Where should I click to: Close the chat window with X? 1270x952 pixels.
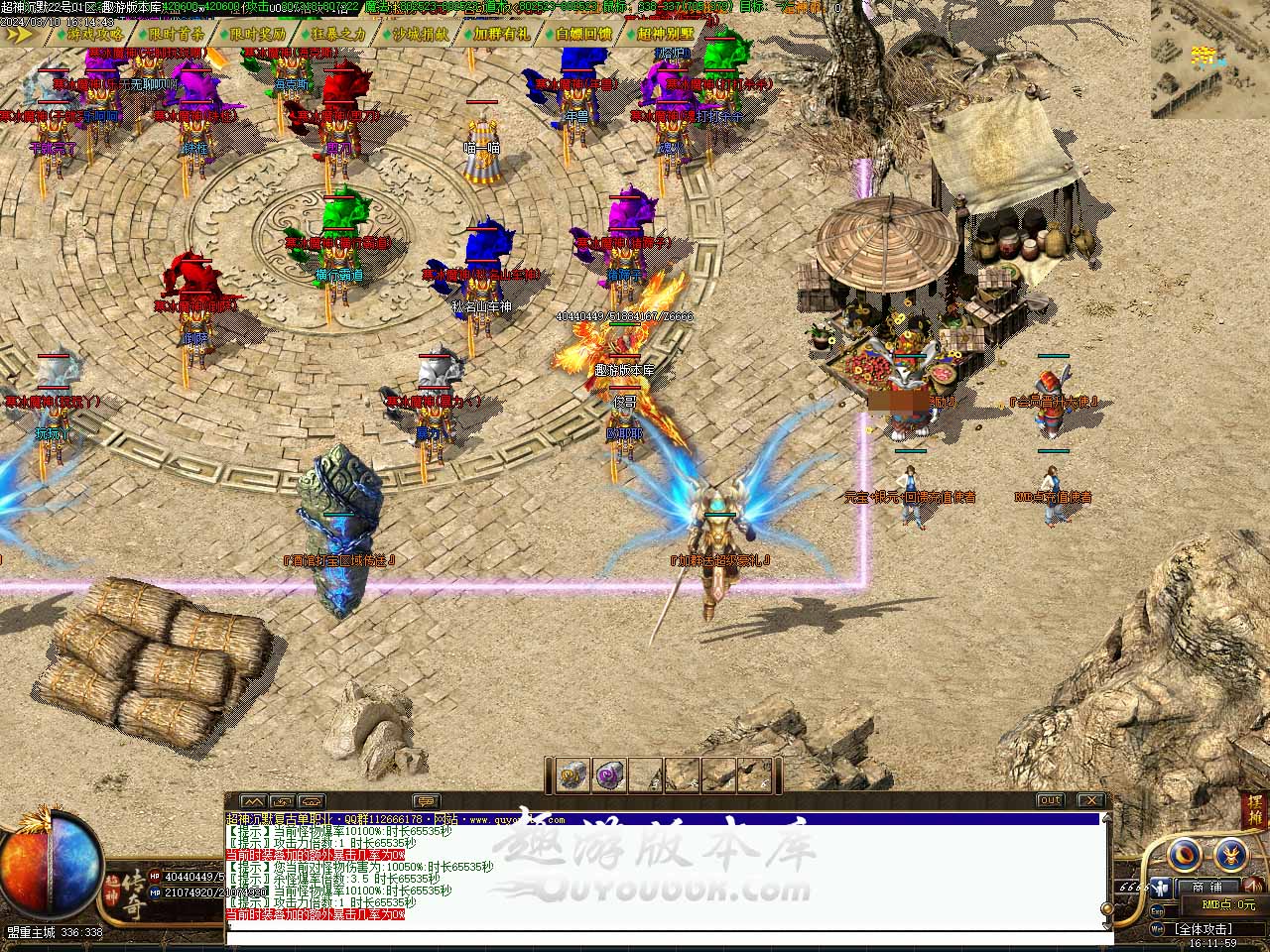1090,800
